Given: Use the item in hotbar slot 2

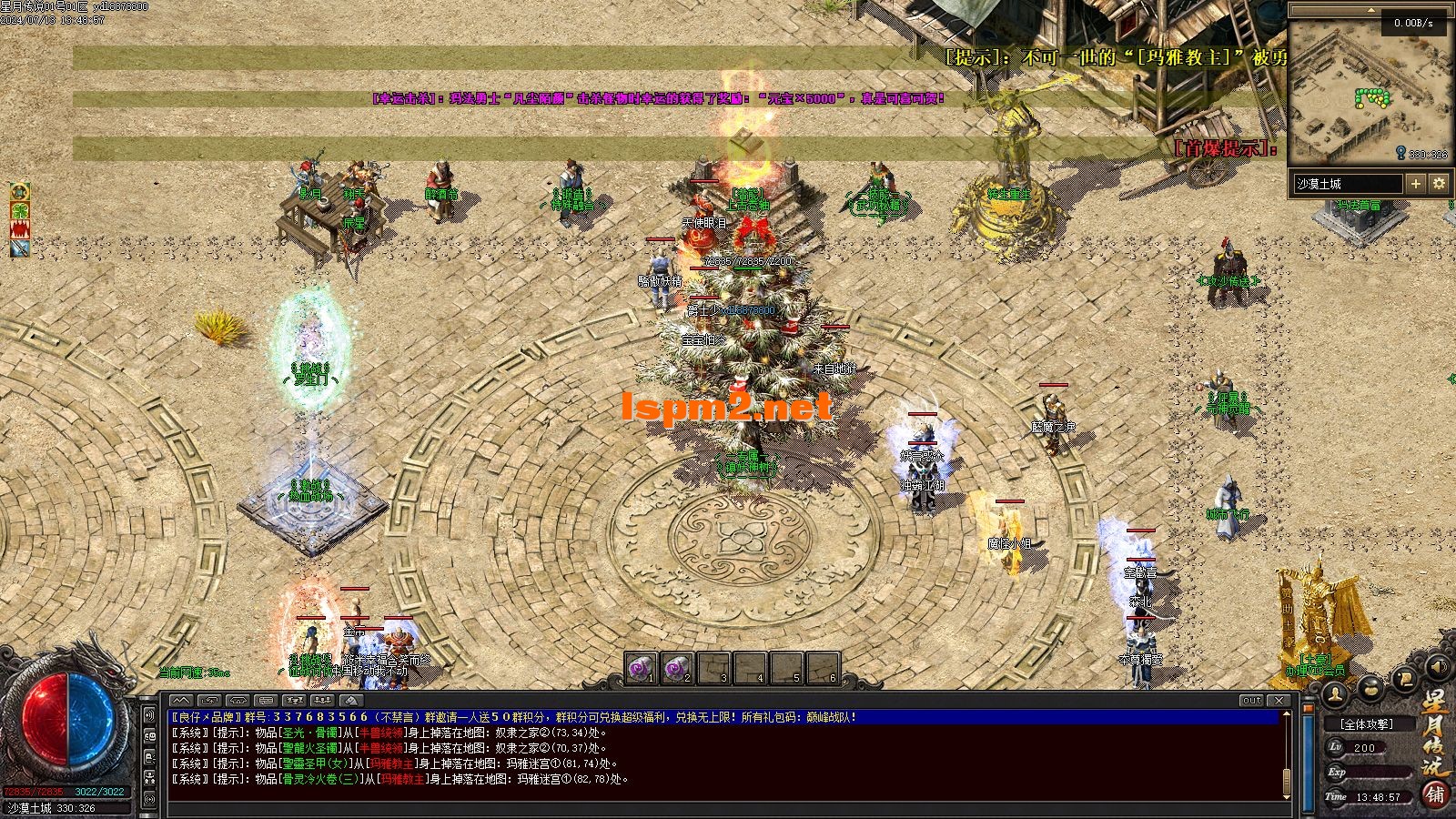Looking at the screenshot, I should point(678,669).
